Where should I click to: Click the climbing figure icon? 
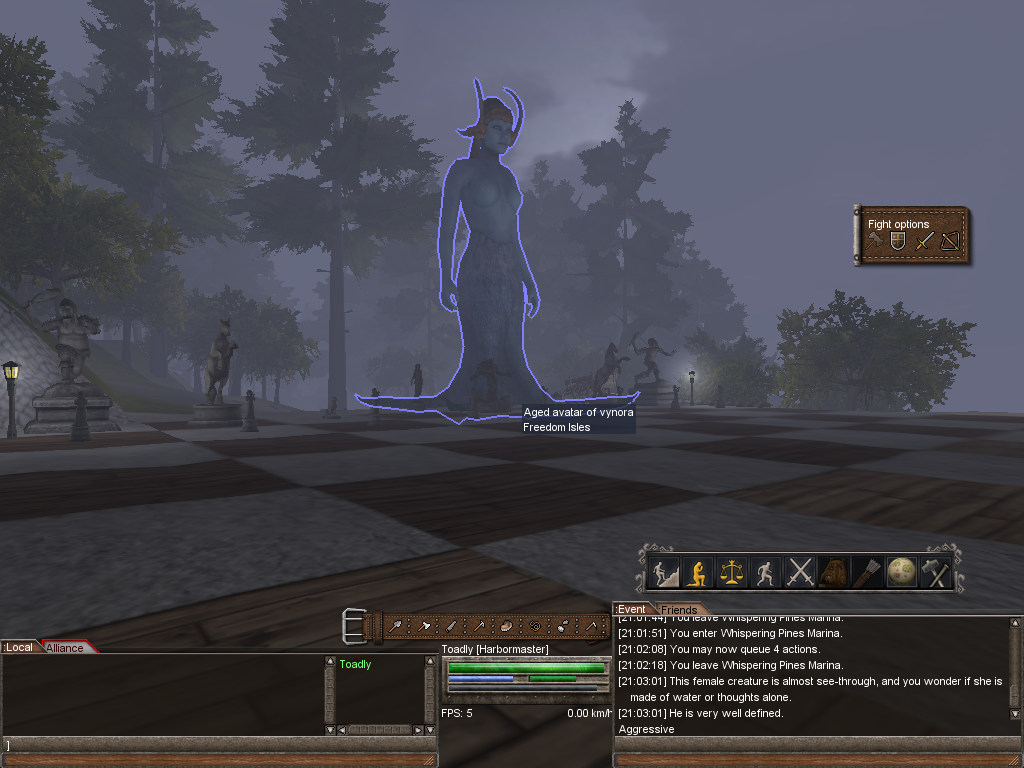pyautogui.click(x=665, y=573)
